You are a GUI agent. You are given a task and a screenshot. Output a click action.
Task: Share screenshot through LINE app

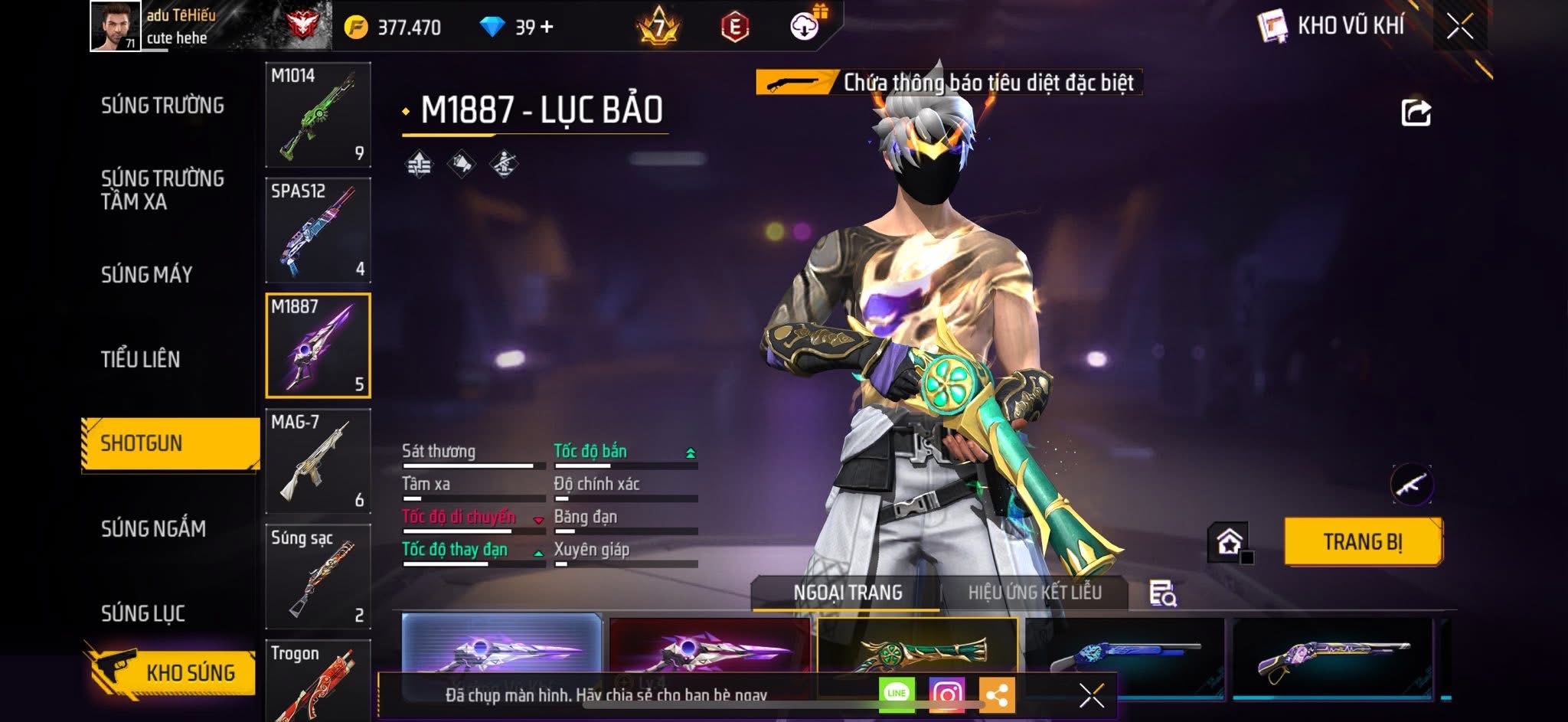(897, 694)
